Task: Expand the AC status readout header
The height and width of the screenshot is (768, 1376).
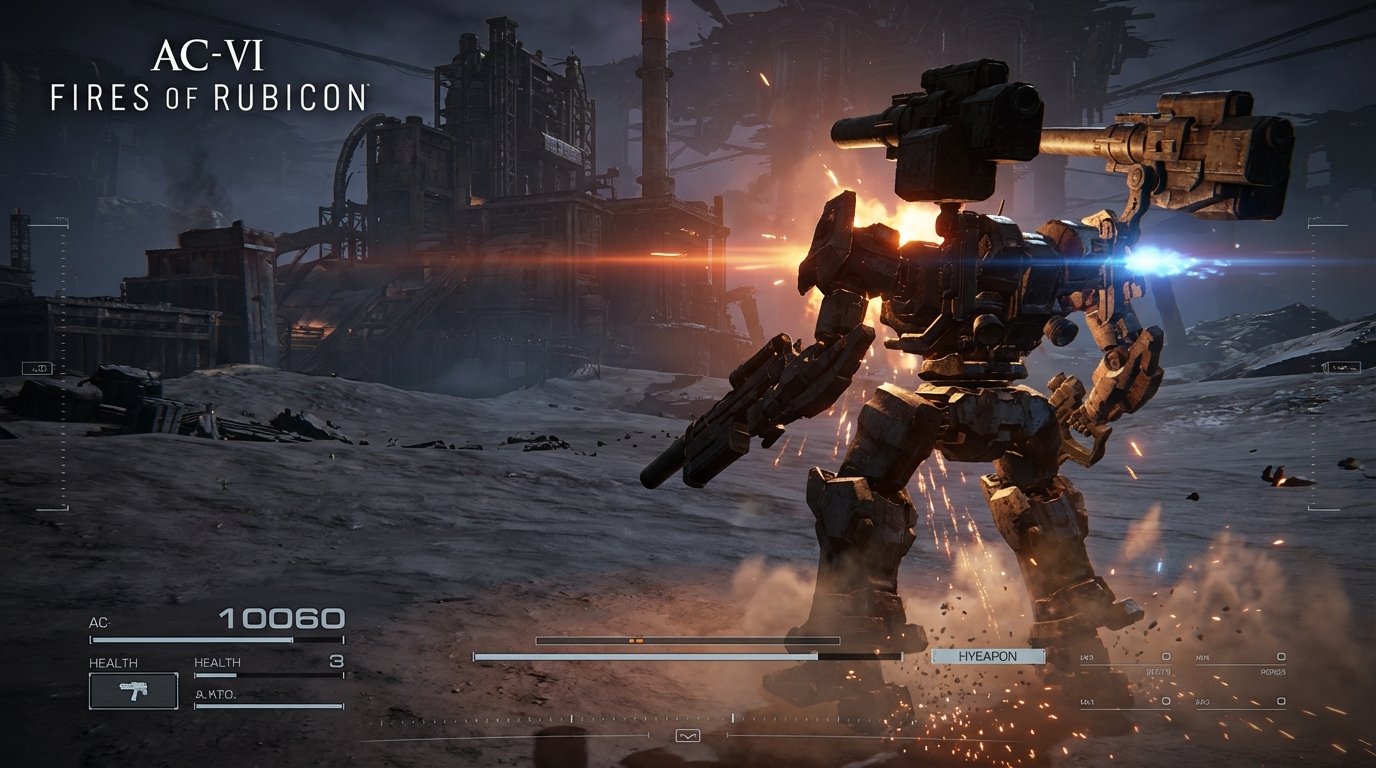Action: coord(97,622)
